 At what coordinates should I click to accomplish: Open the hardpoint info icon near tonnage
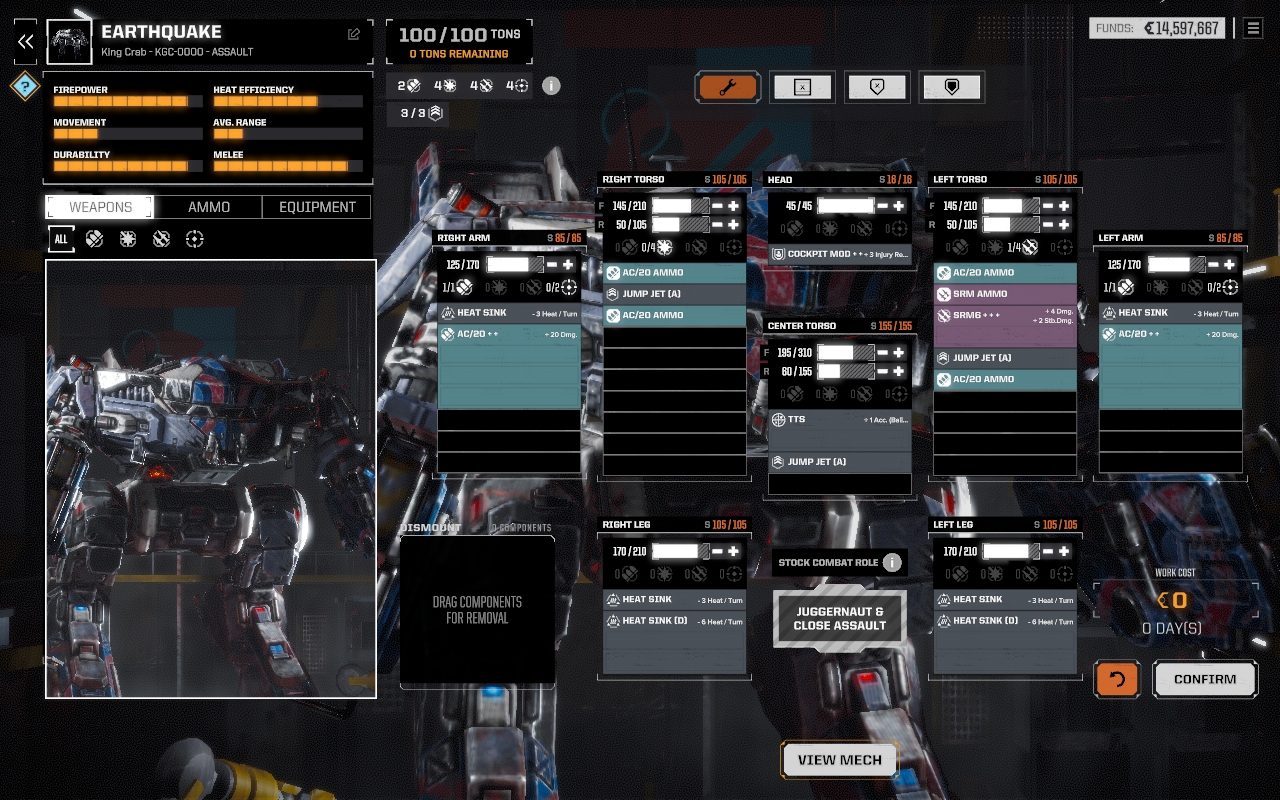551,86
